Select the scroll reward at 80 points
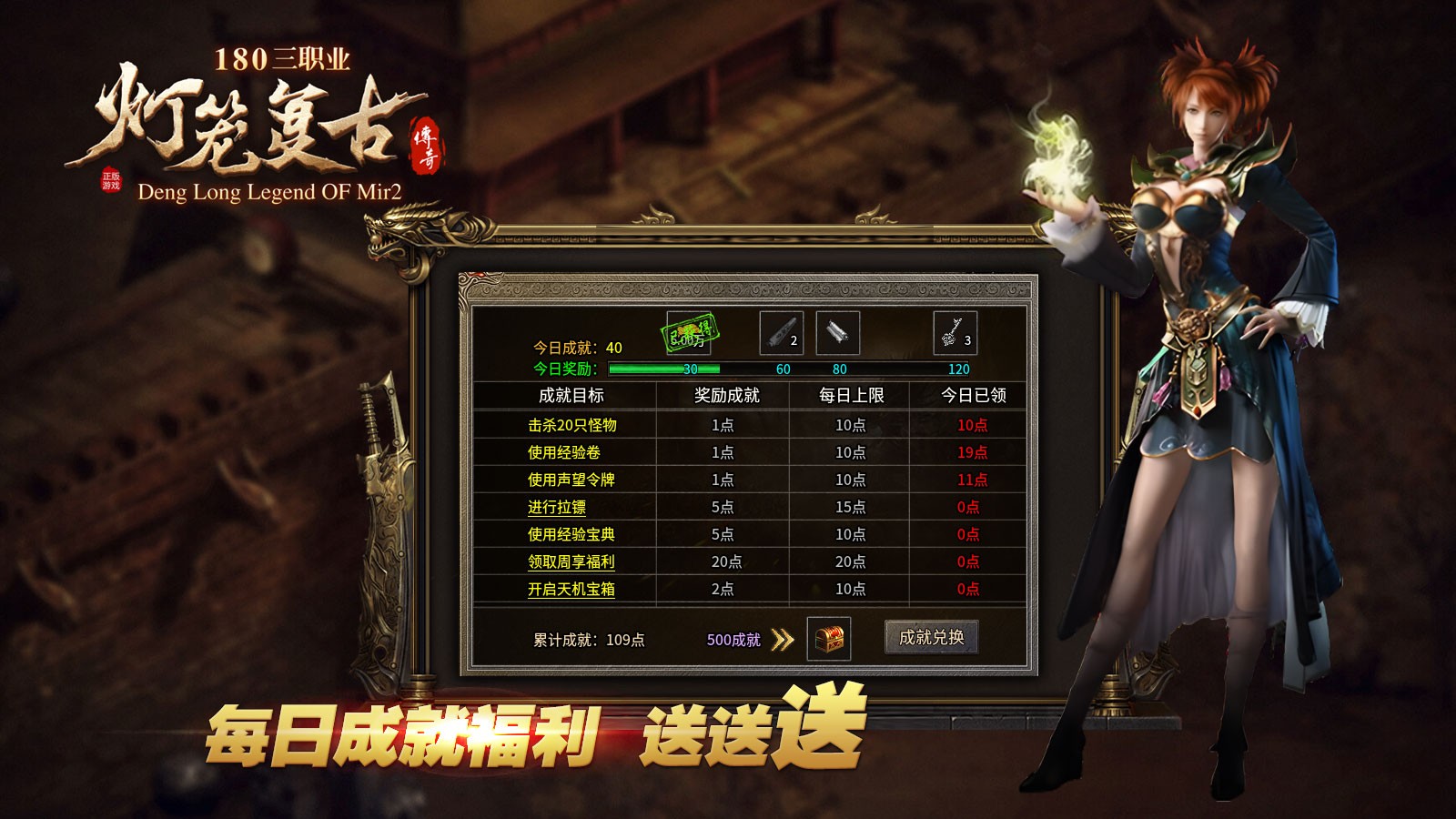The width and height of the screenshot is (1456, 819). coord(837,333)
